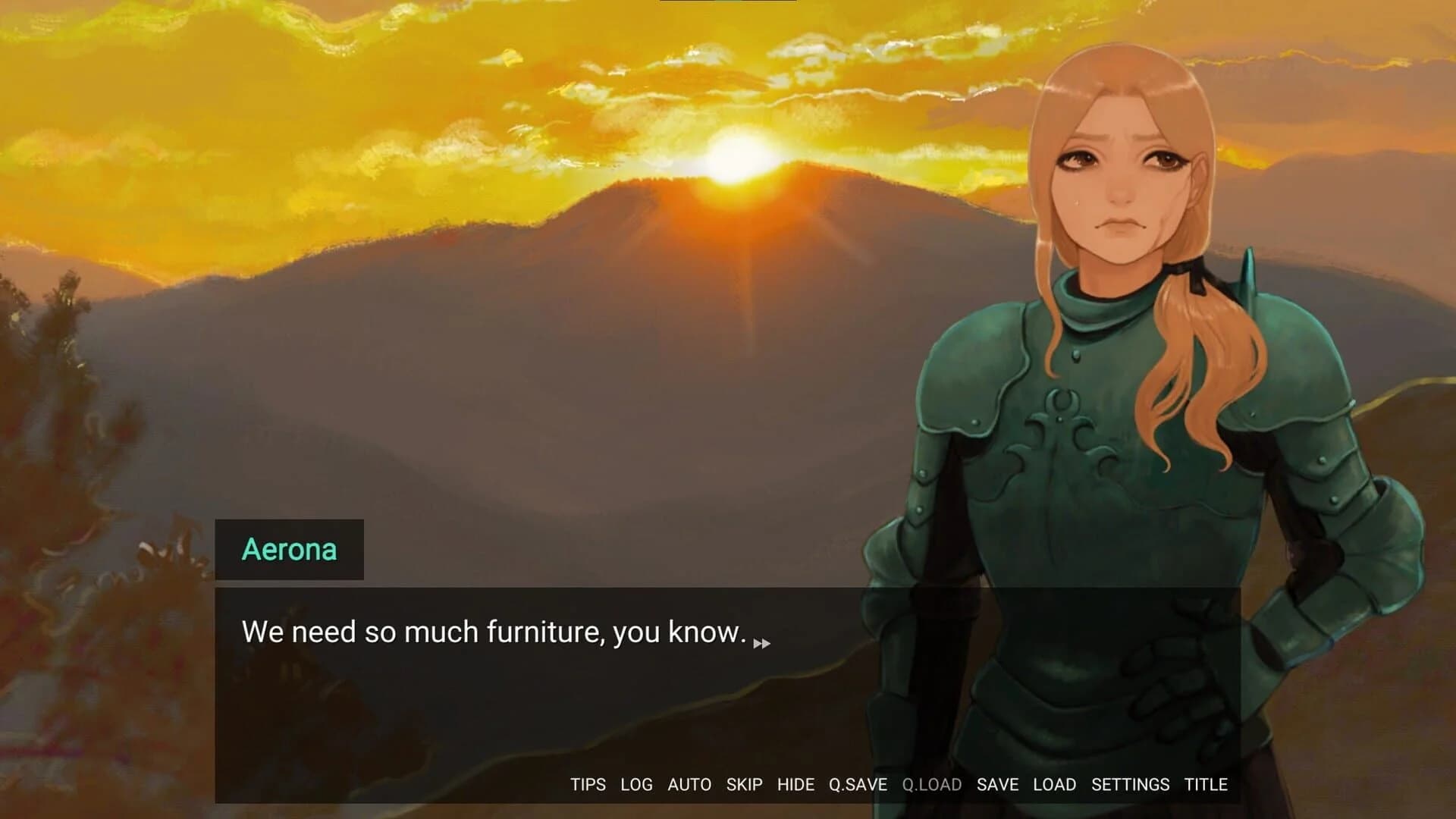Open the TIPS screen
The width and height of the screenshot is (1456, 819).
tap(588, 785)
